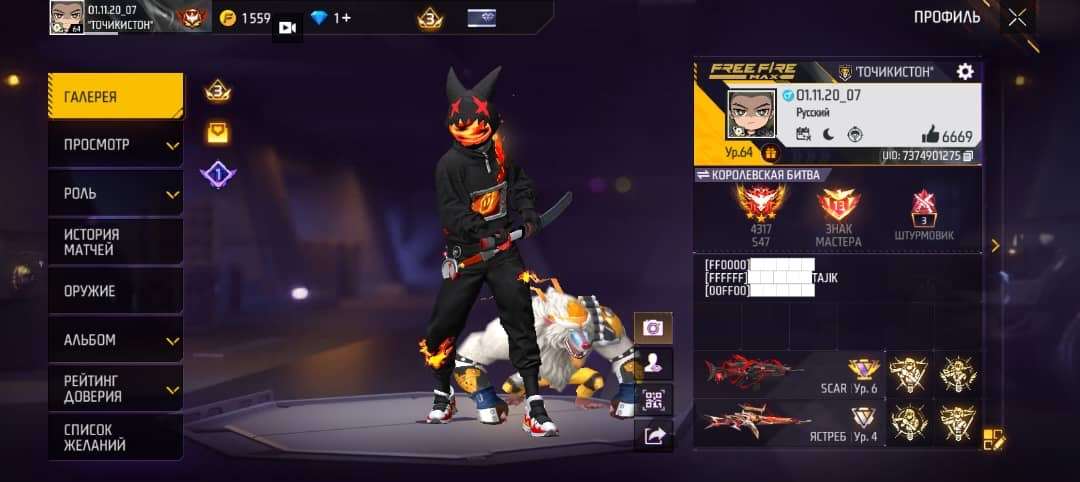
Task: Click the yellow arrow to expand profile panel
Action: tap(994, 245)
